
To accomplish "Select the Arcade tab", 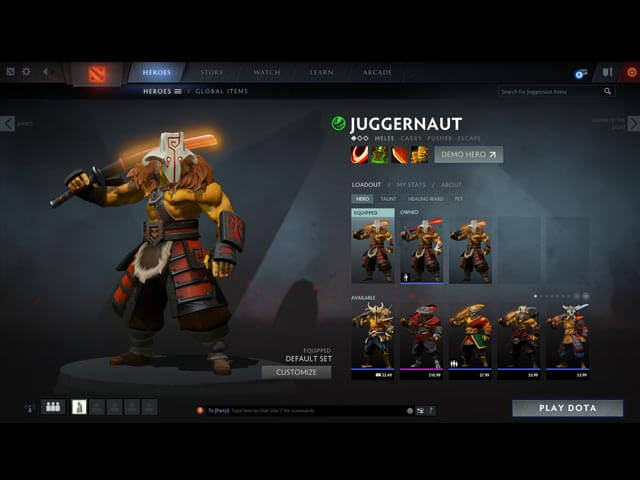I will [x=377, y=73].
